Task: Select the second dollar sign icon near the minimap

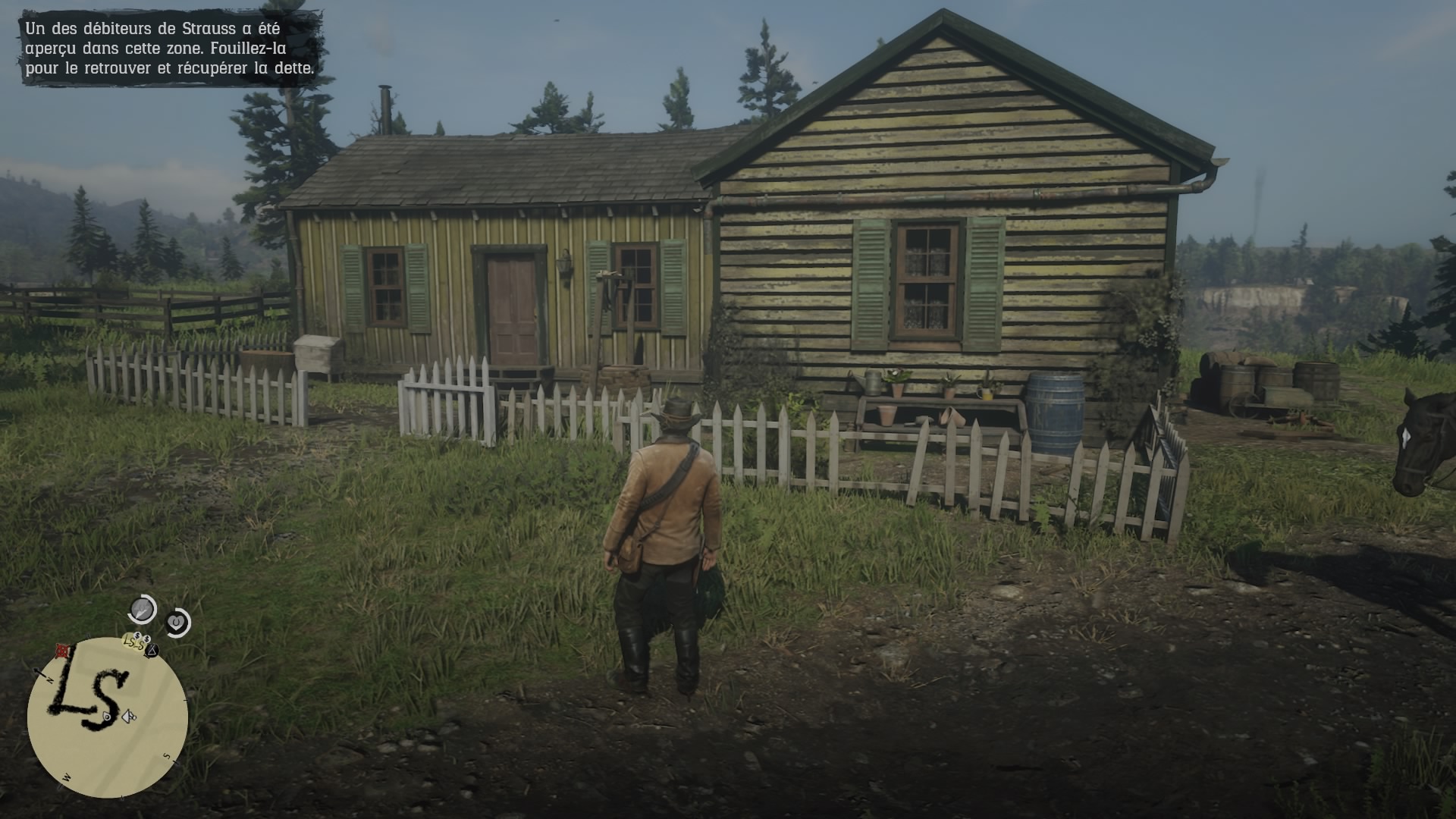Action: pyautogui.click(x=146, y=639)
